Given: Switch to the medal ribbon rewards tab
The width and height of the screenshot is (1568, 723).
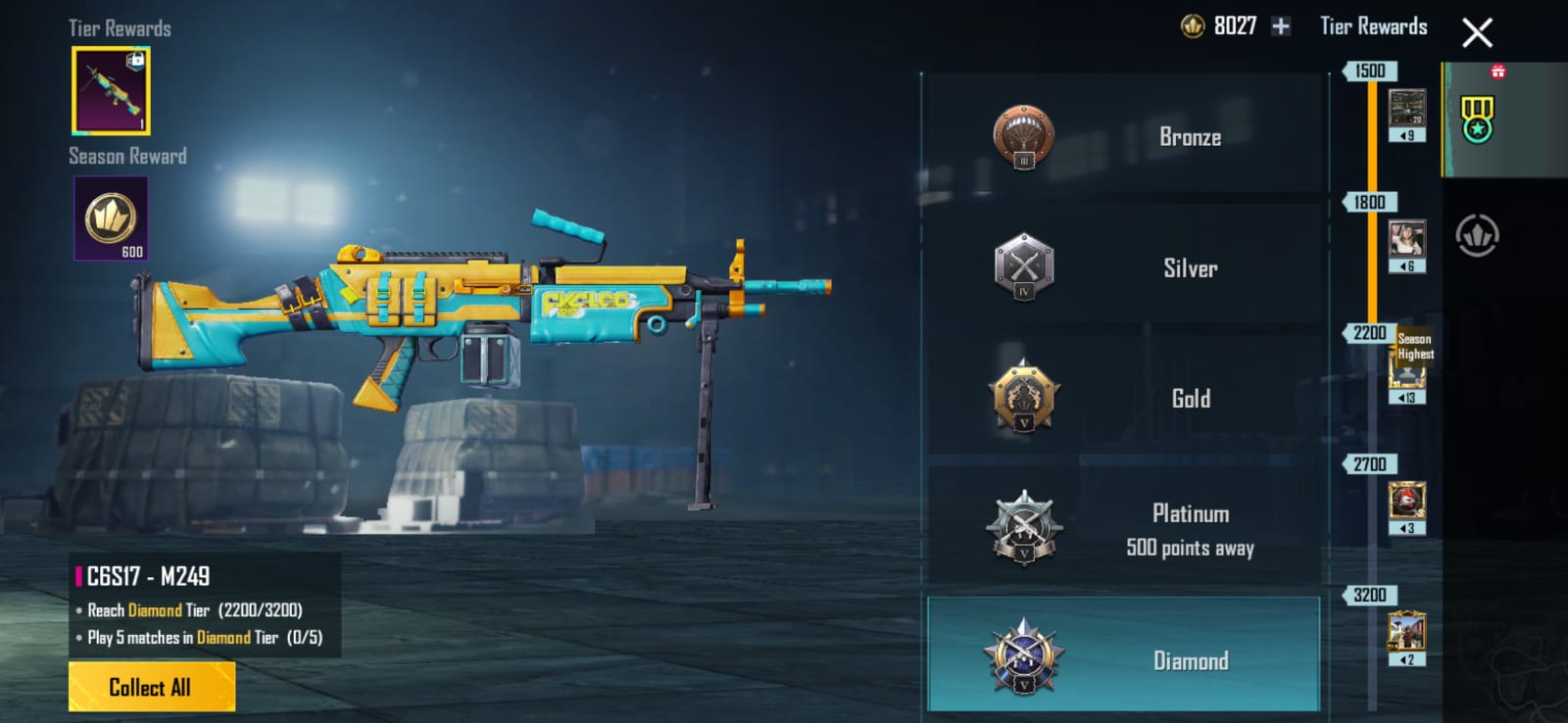Looking at the screenshot, I should click(x=1477, y=120).
